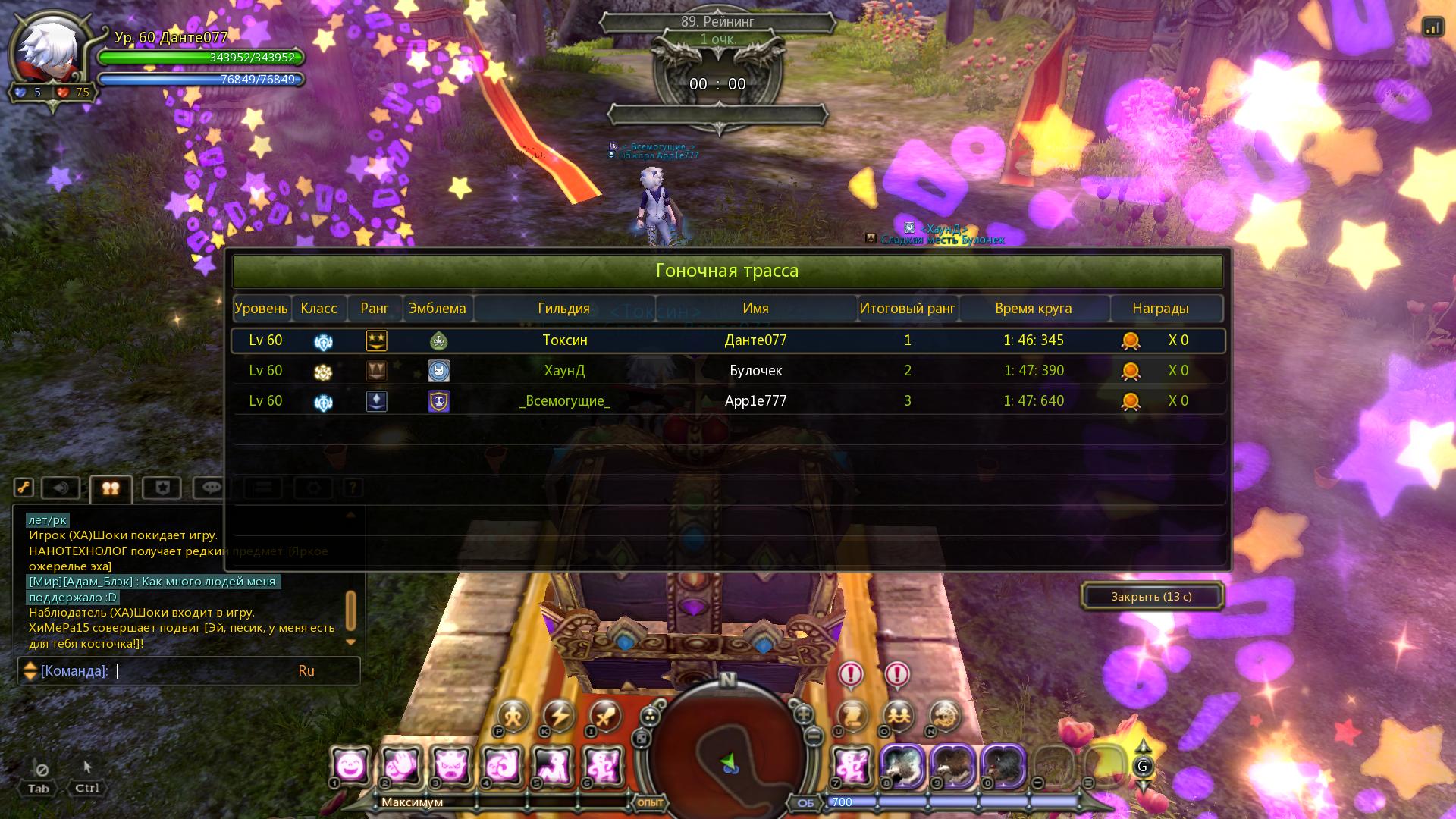Select Данте077's first-place result row
1456x819 pixels.
[728, 340]
